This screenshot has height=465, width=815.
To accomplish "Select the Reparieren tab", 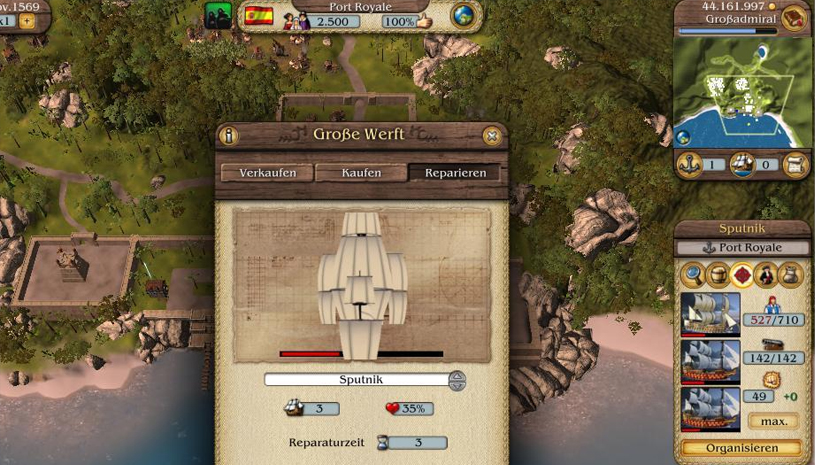I will [455, 173].
